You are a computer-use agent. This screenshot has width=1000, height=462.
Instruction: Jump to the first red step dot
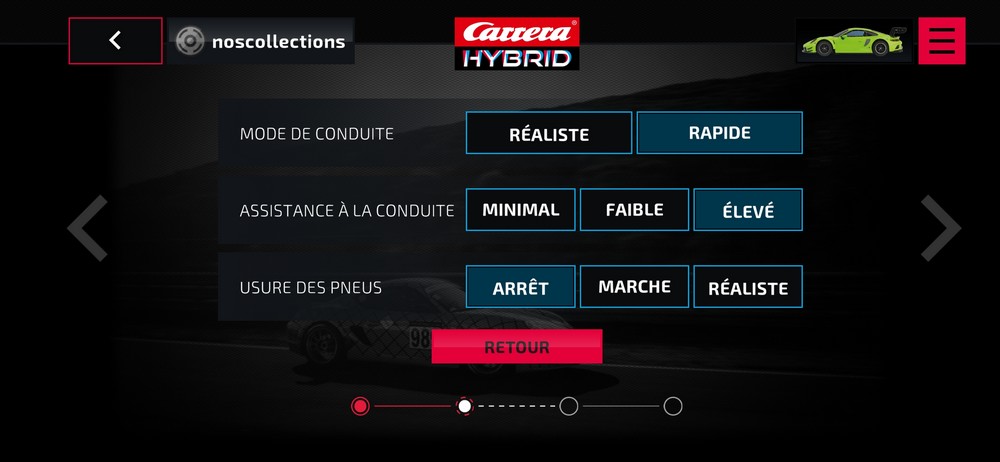[361, 406]
